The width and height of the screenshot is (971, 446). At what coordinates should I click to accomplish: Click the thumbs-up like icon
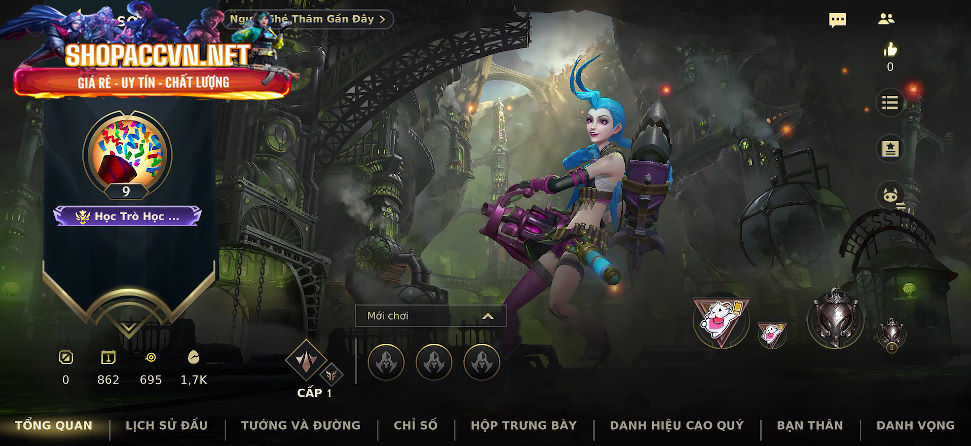click(890, 49)
